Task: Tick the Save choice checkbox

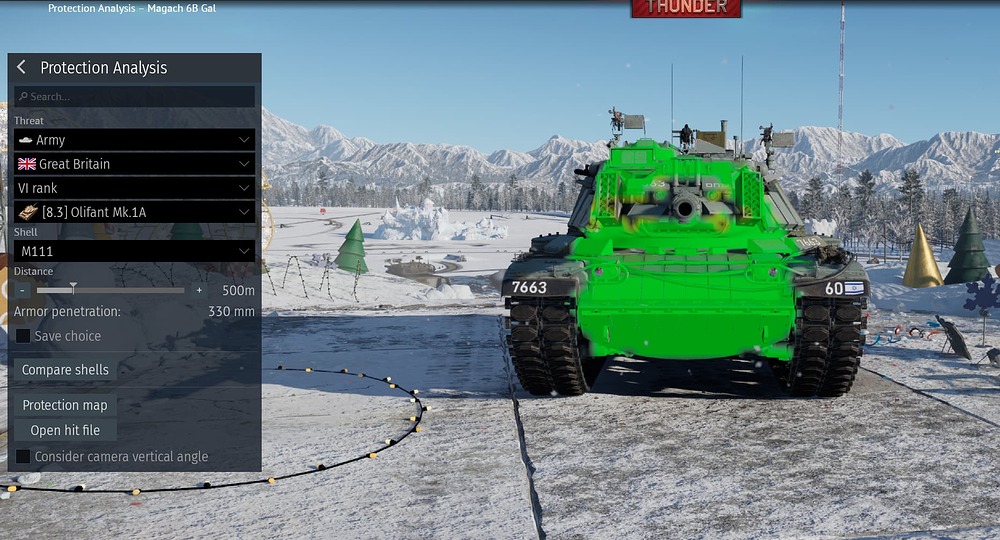Action: click(23, 336)
